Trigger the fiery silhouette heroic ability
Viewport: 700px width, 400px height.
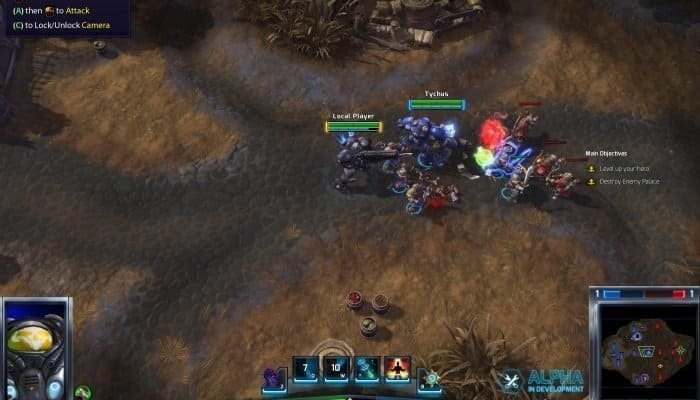tap(397, 369)
